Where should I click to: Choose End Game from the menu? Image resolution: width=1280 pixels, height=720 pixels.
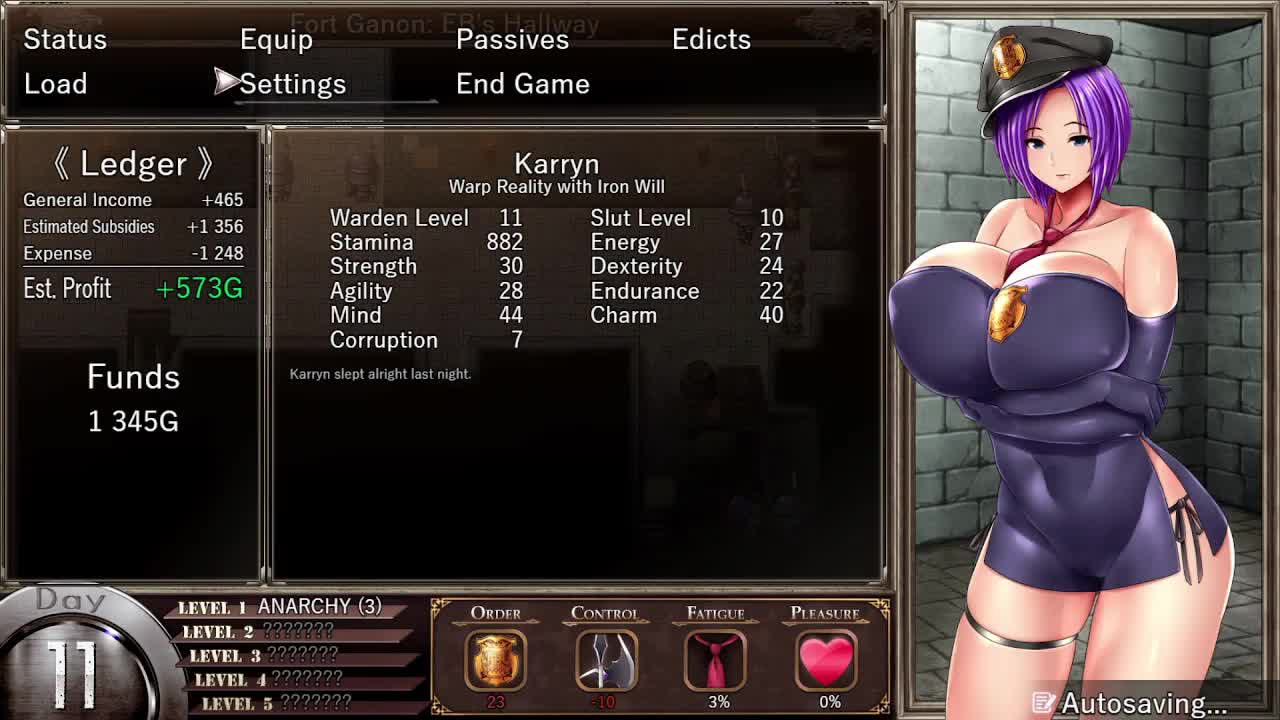point(522,84)
